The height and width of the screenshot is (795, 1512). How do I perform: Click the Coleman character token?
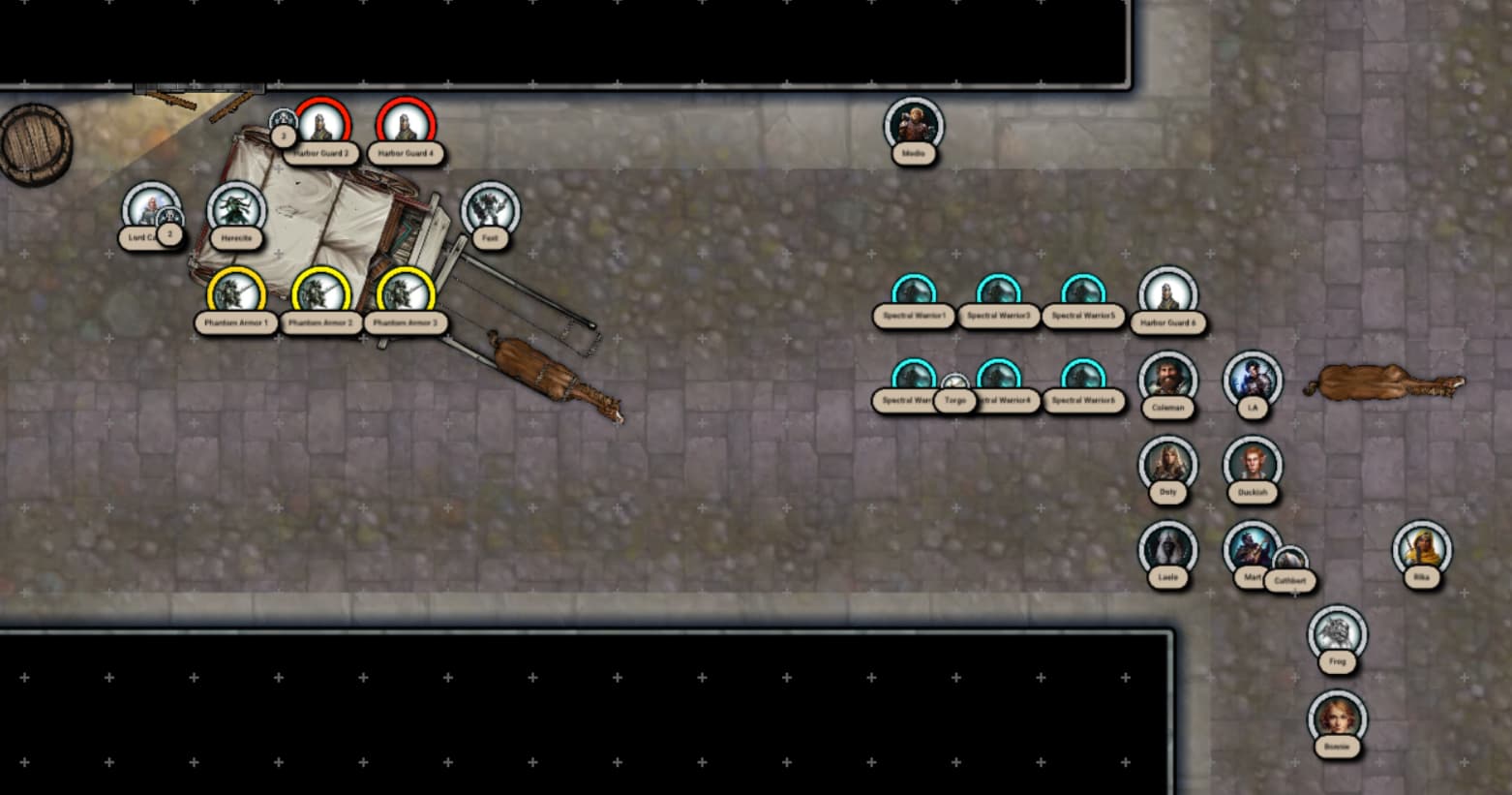(x=1167, y=379)
